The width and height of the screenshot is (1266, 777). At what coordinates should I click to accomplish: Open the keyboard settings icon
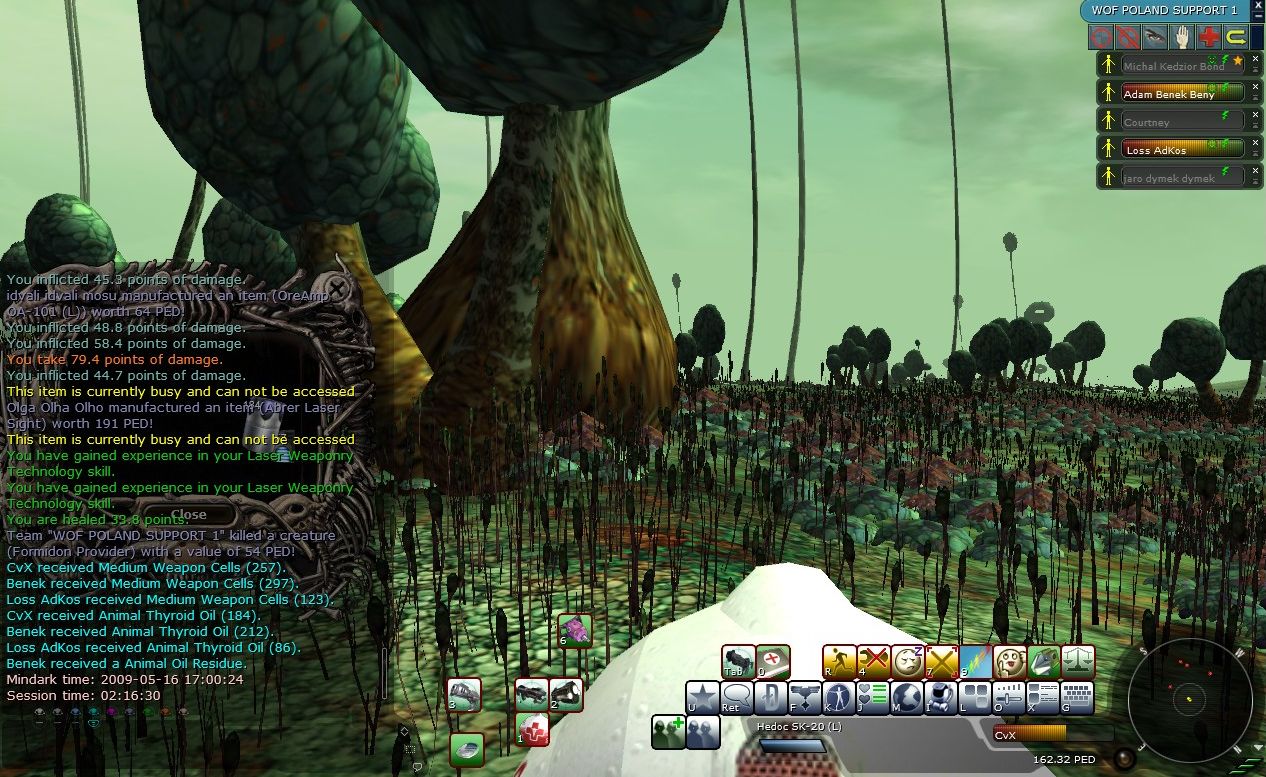[1077, 697]
